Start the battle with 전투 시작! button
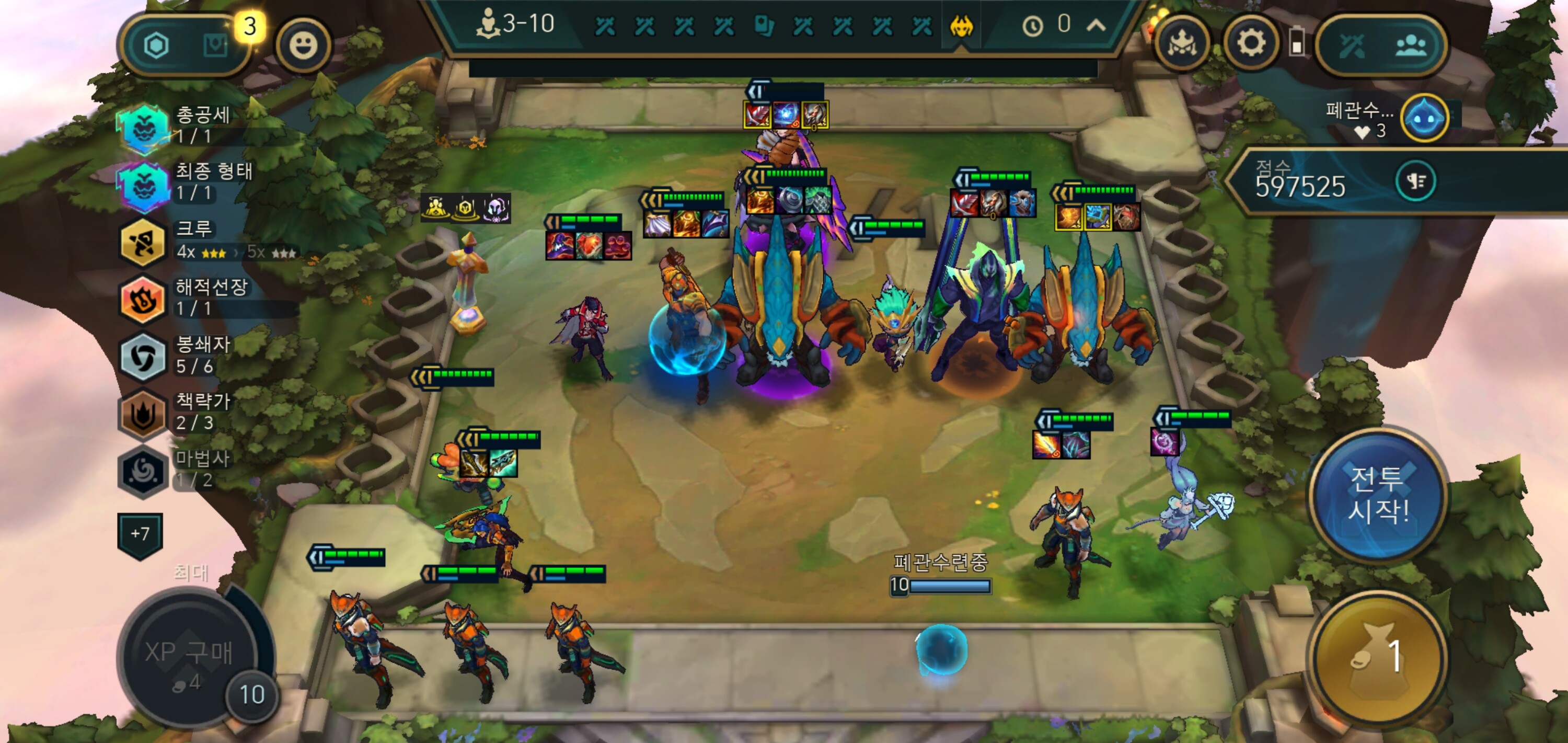Screen dimensions: 1568x743 coord(1378,493)
